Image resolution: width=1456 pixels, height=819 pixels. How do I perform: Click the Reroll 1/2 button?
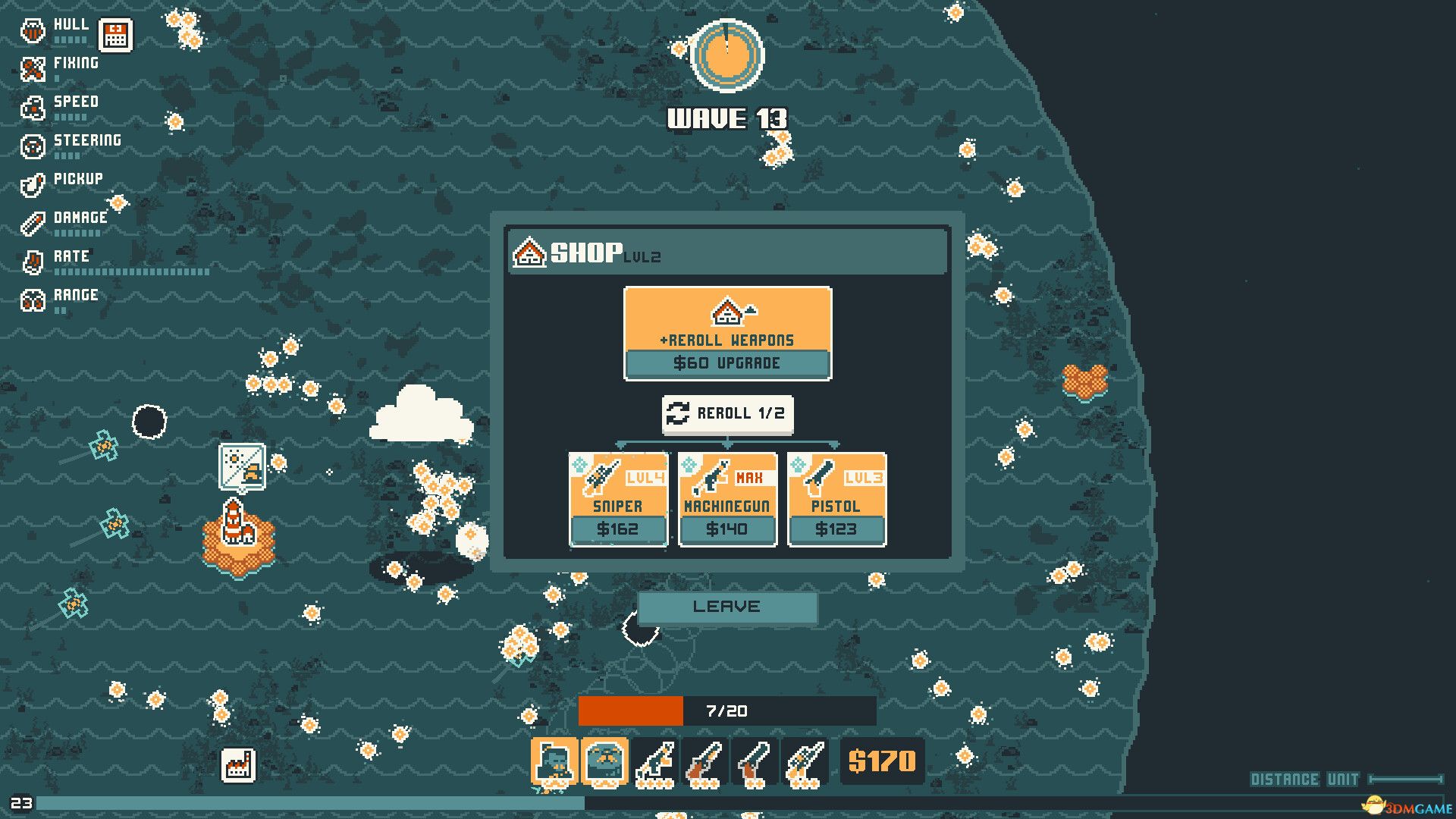coord(726,414)
